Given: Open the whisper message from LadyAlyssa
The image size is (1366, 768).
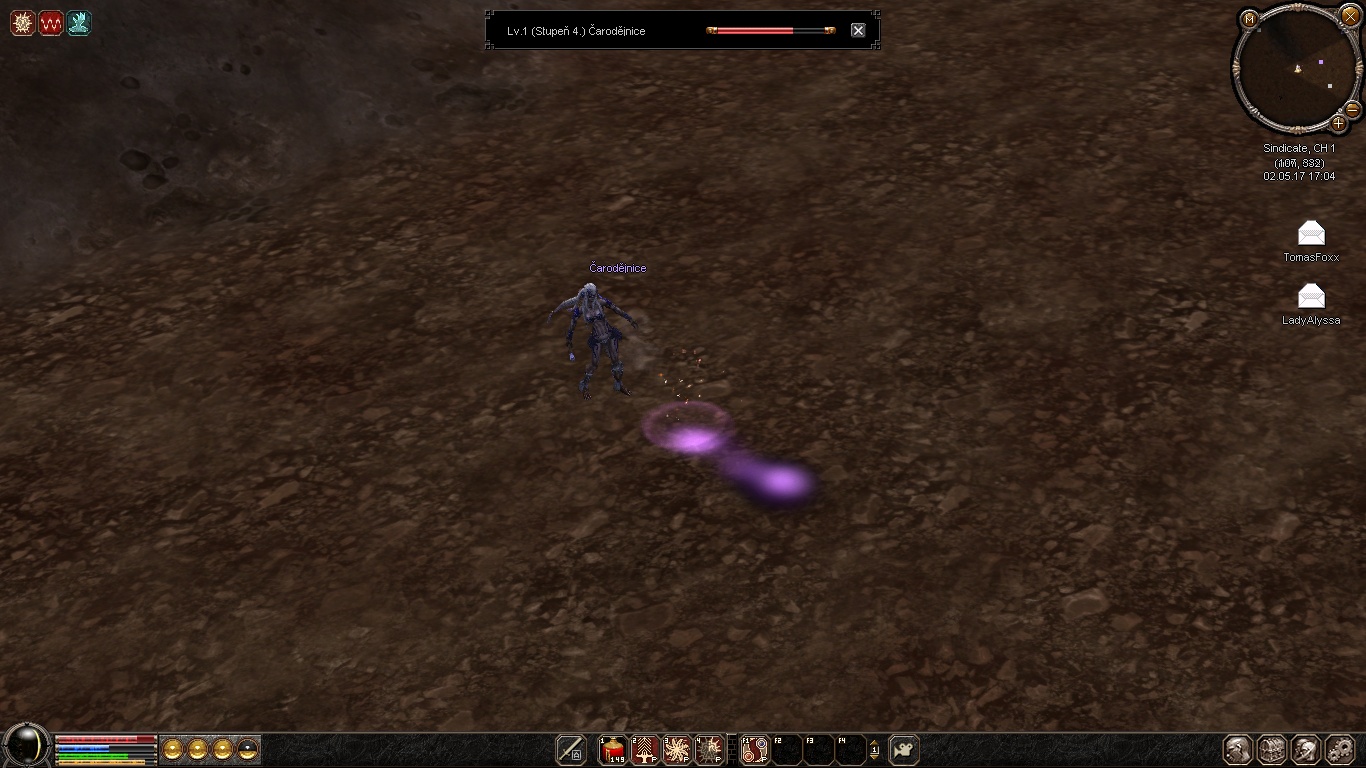Looking at the screenshot, I should tap(1311, 296).
